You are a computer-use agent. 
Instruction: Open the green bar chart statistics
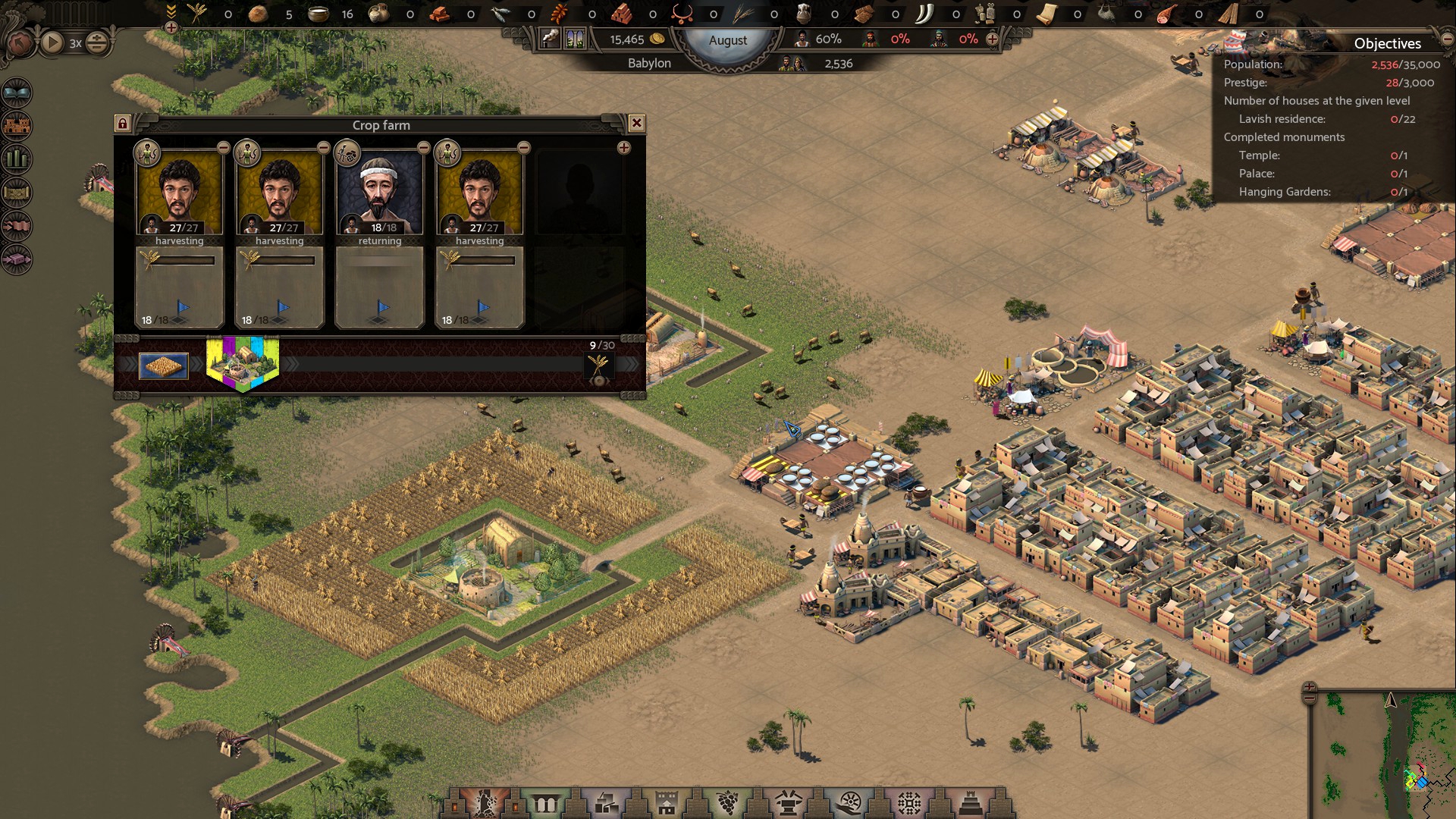tap(17, 159)
